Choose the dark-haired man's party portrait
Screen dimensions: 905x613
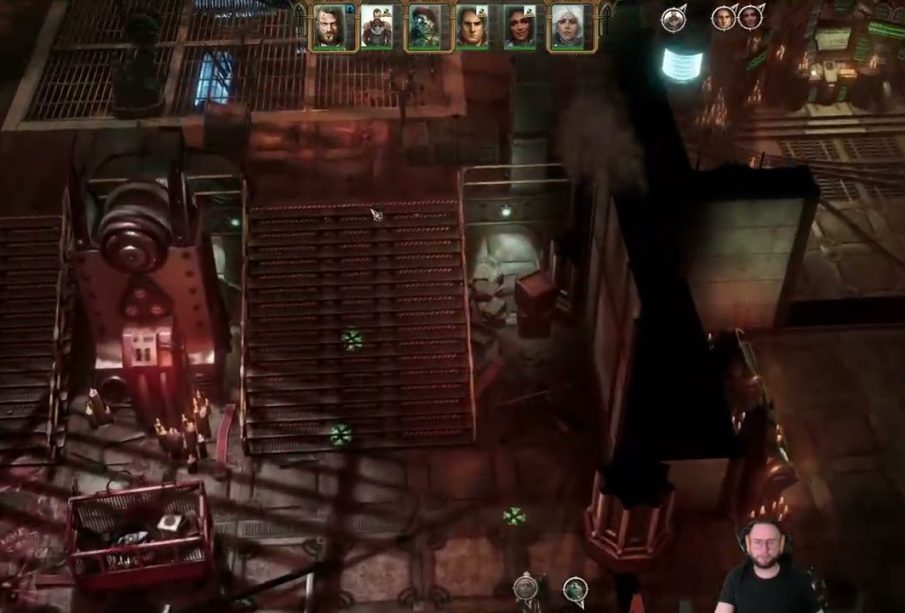point(472,27)
